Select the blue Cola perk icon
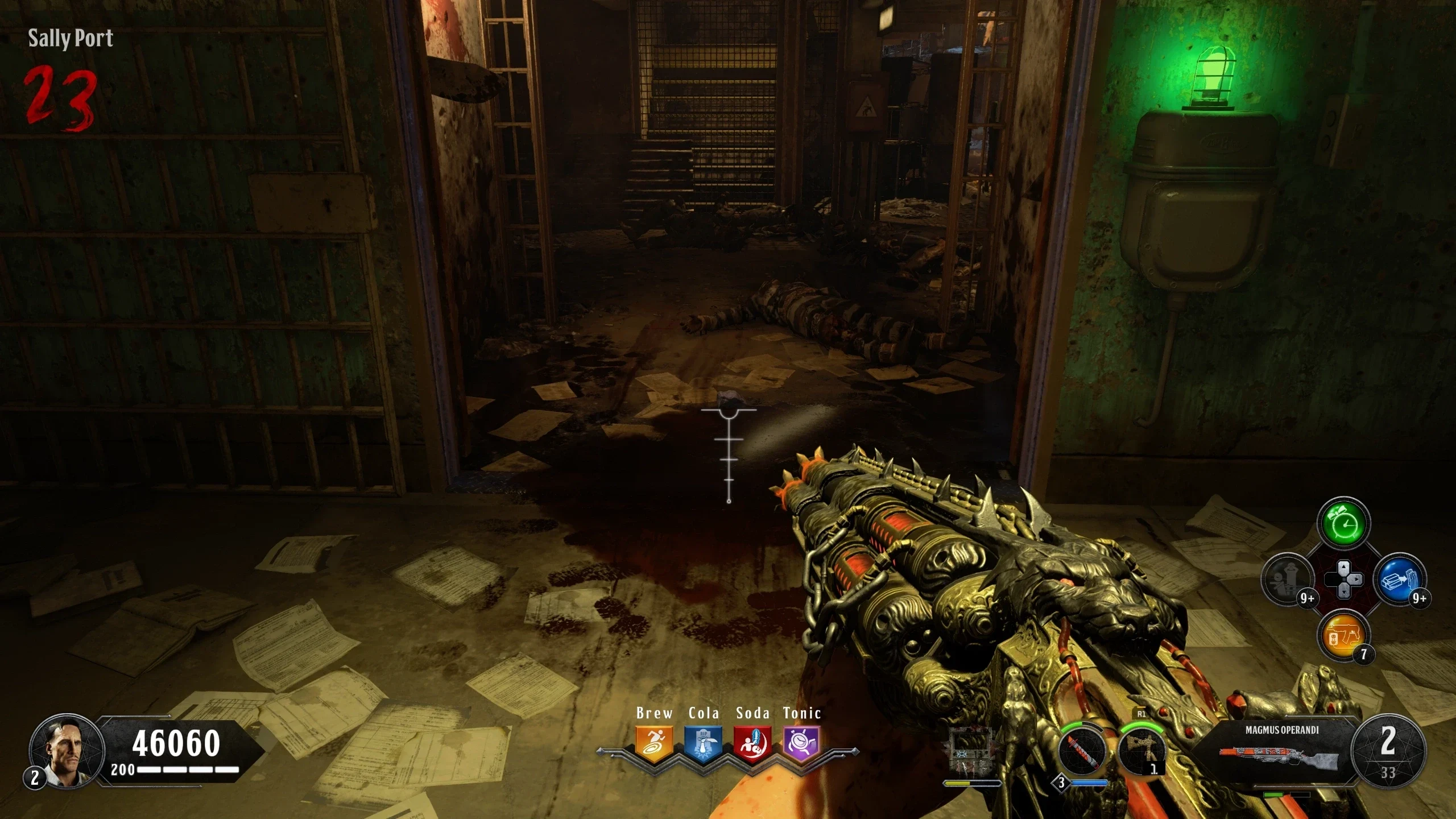1456x819 pixels. coord(703,743)
